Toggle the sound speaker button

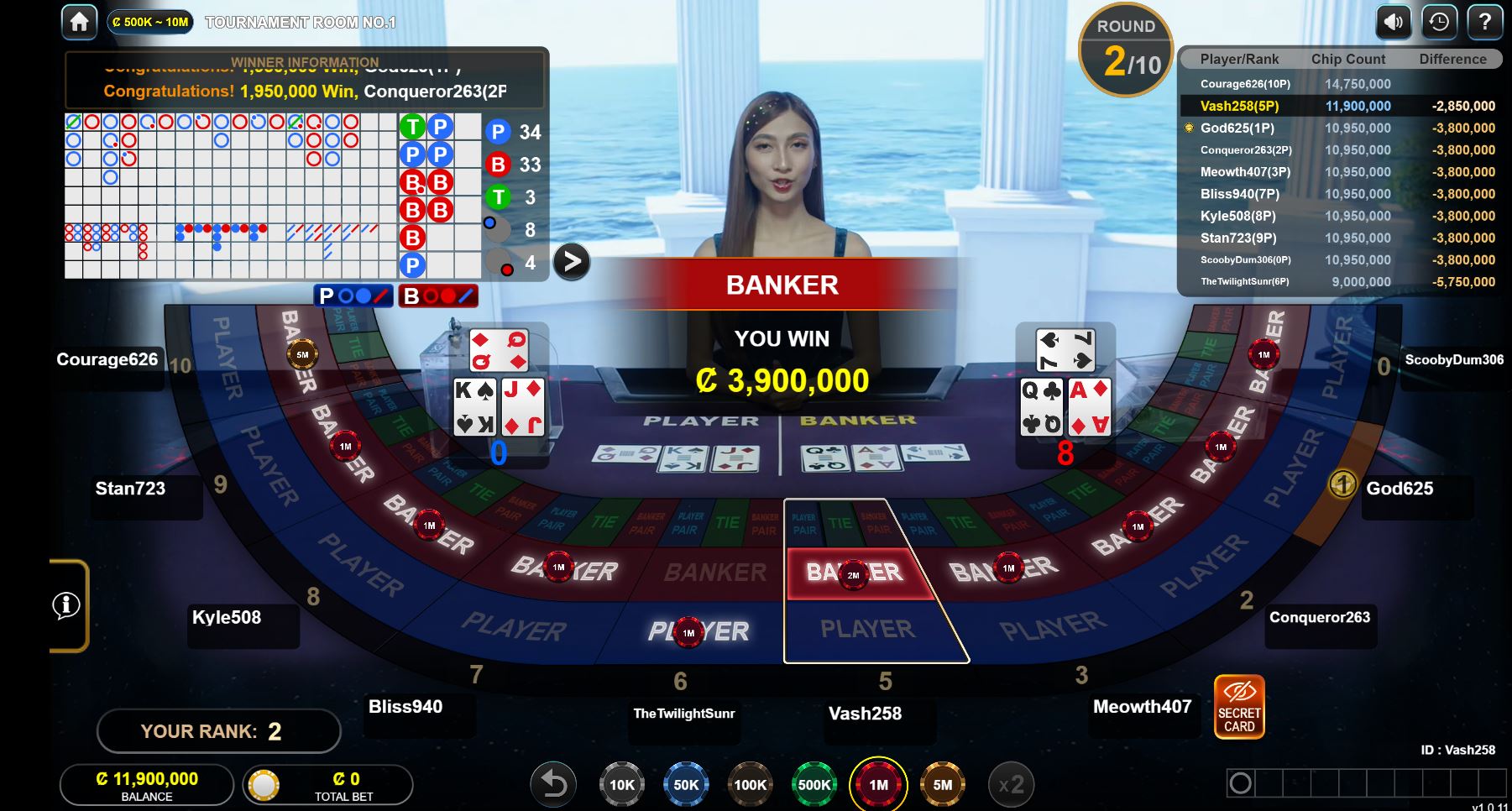coord(1393,22)
